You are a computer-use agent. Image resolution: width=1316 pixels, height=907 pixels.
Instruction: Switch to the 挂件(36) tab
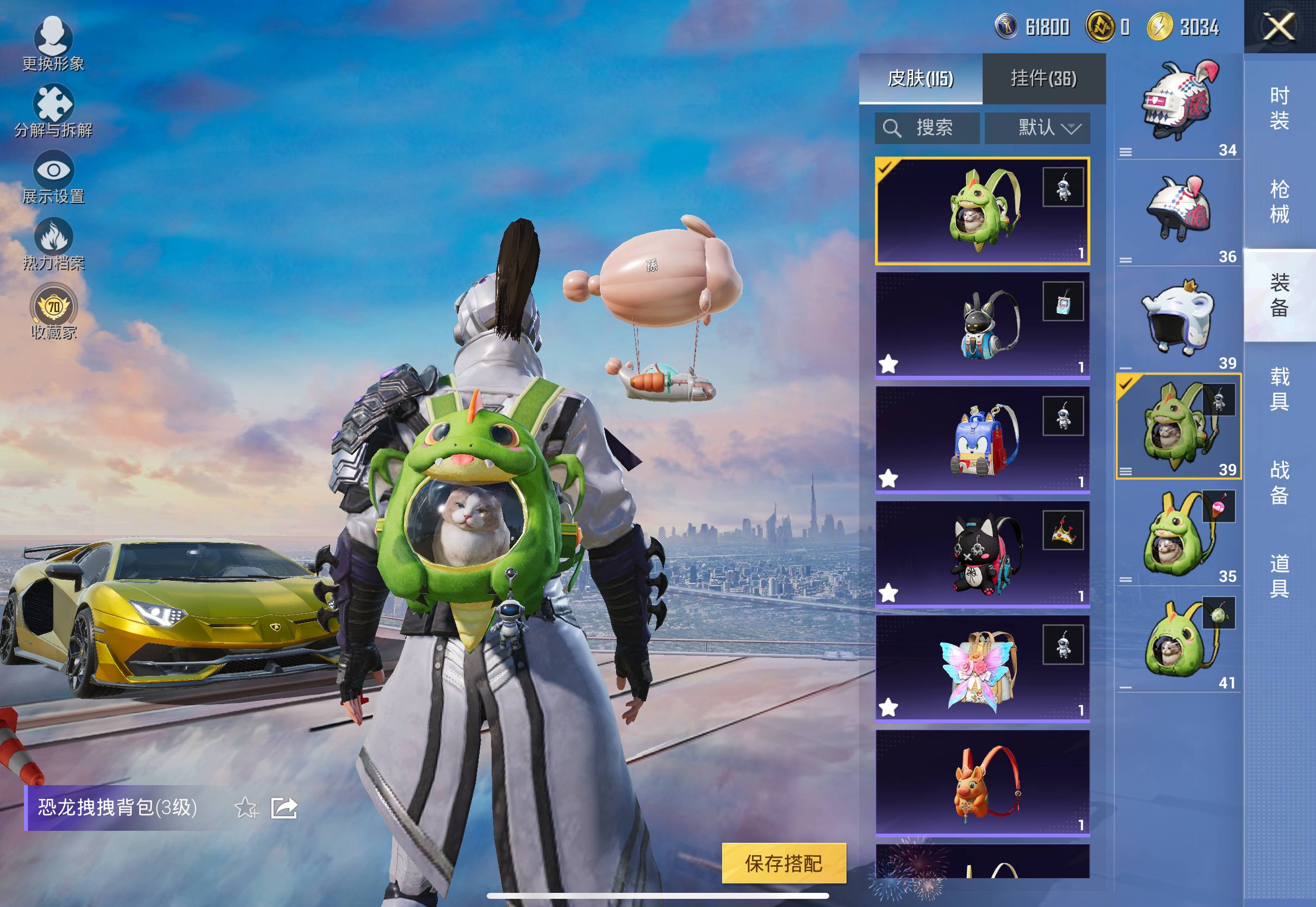pyautogui.click(x=1043, y=78)
